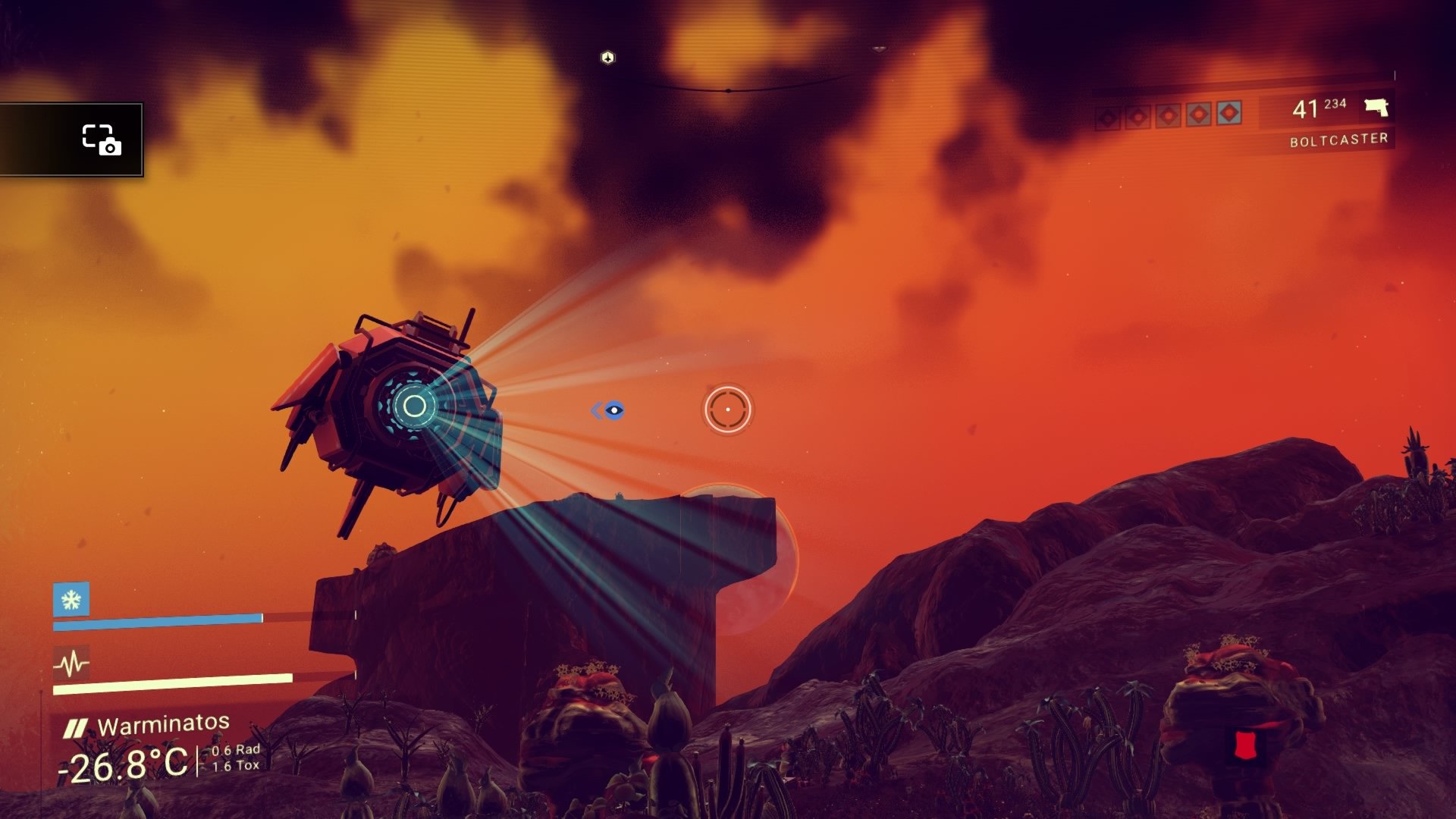Select the blue eye scan marker
The image size is (1456, 819).
613,410
